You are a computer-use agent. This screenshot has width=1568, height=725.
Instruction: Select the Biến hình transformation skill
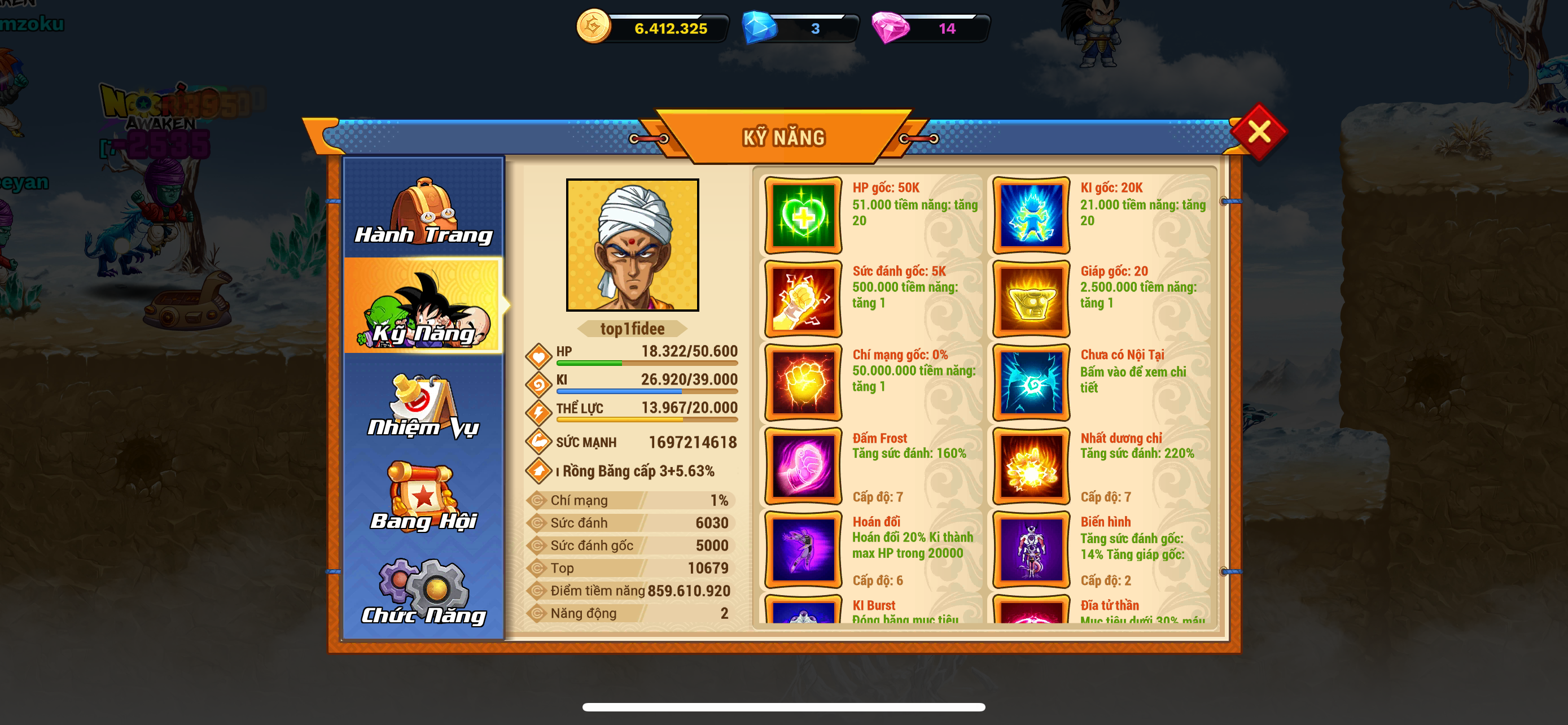click(x=1031, y=550)
